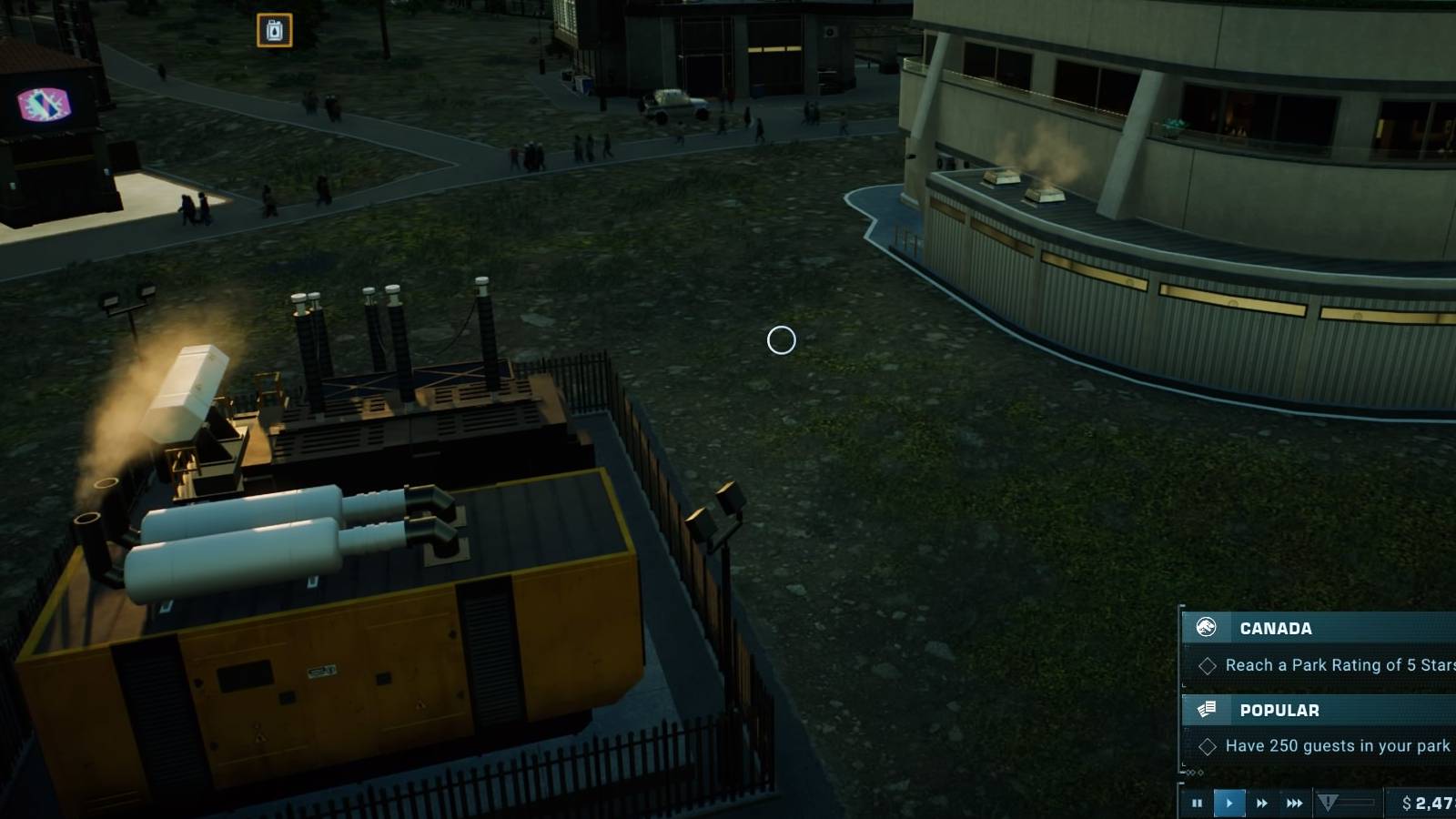Select the guest tickets icon beside POPULAR

tap(1206, 709)
